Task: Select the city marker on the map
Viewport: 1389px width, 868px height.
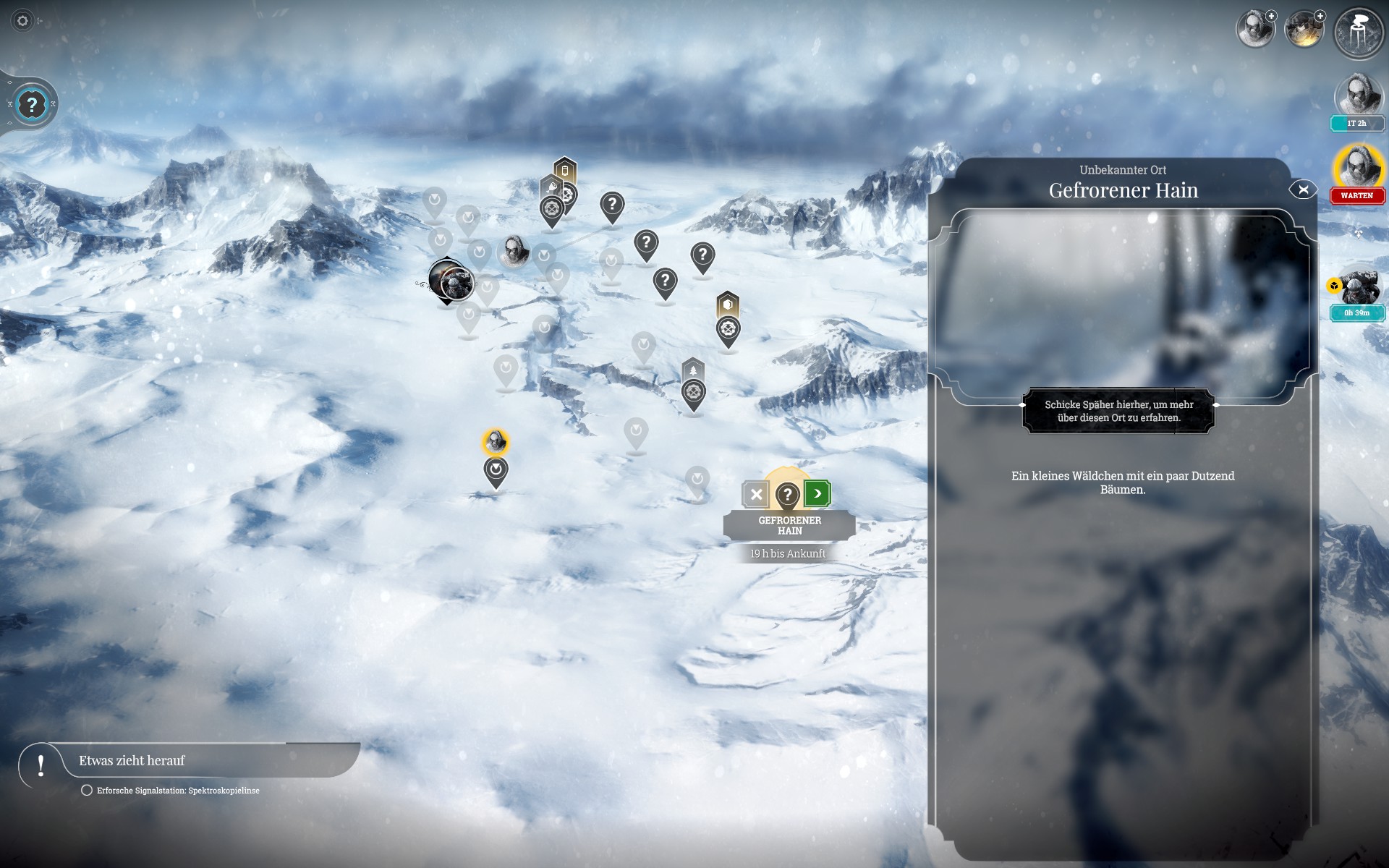Action: 451,281
